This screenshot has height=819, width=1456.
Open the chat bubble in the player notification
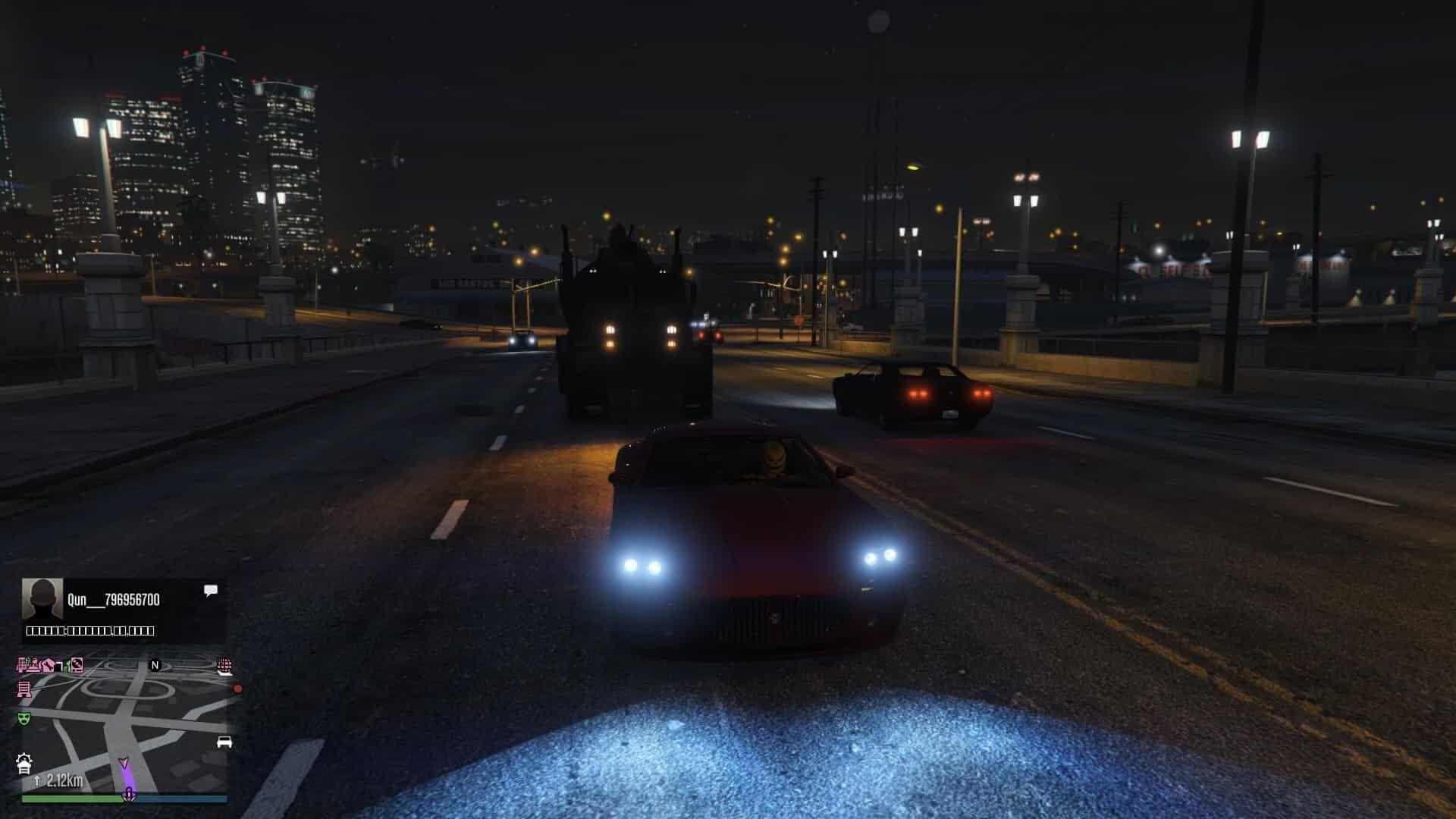(x=211, y=590)
